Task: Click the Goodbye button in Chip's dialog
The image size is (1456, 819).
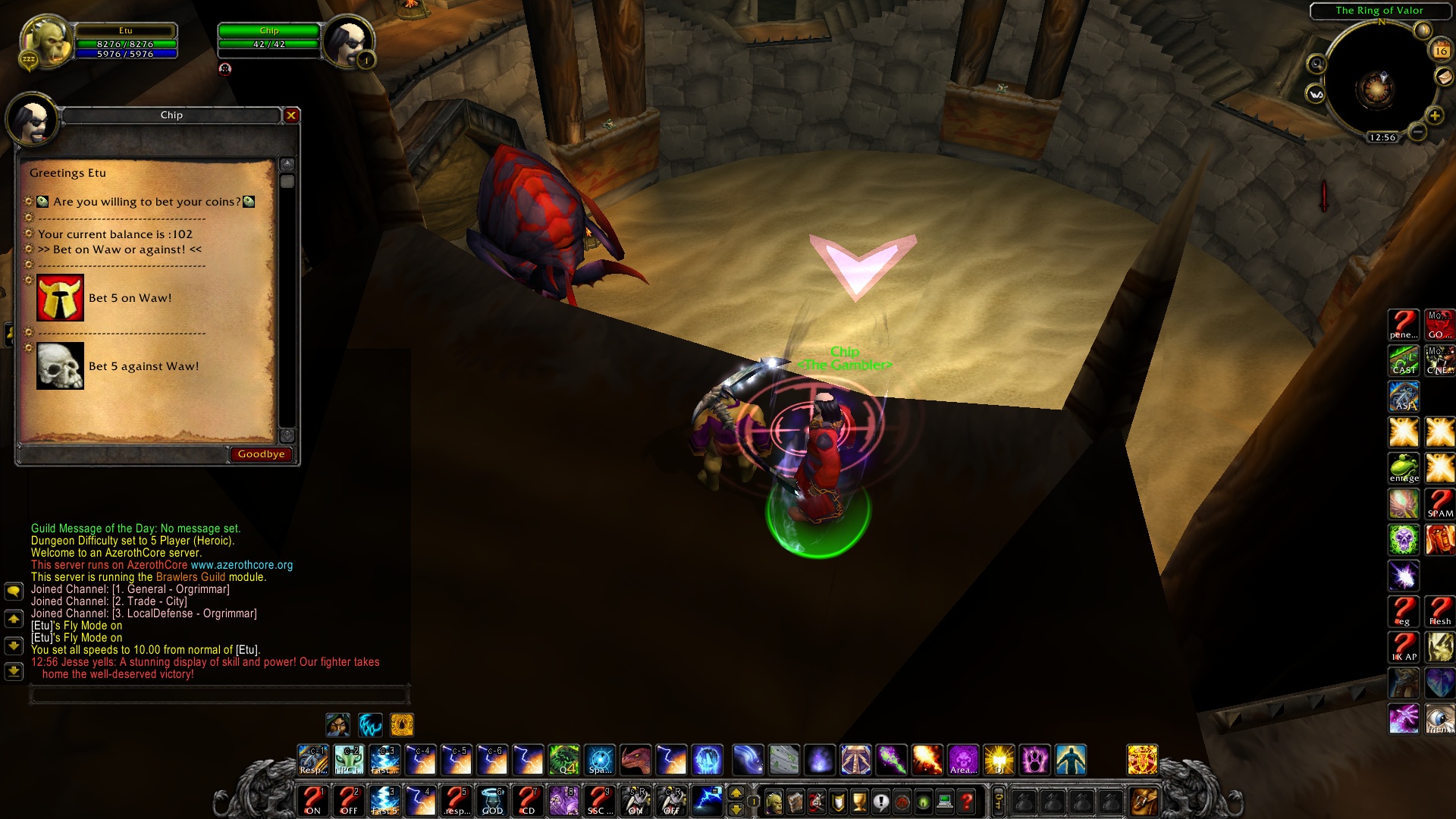Action: 260,454
